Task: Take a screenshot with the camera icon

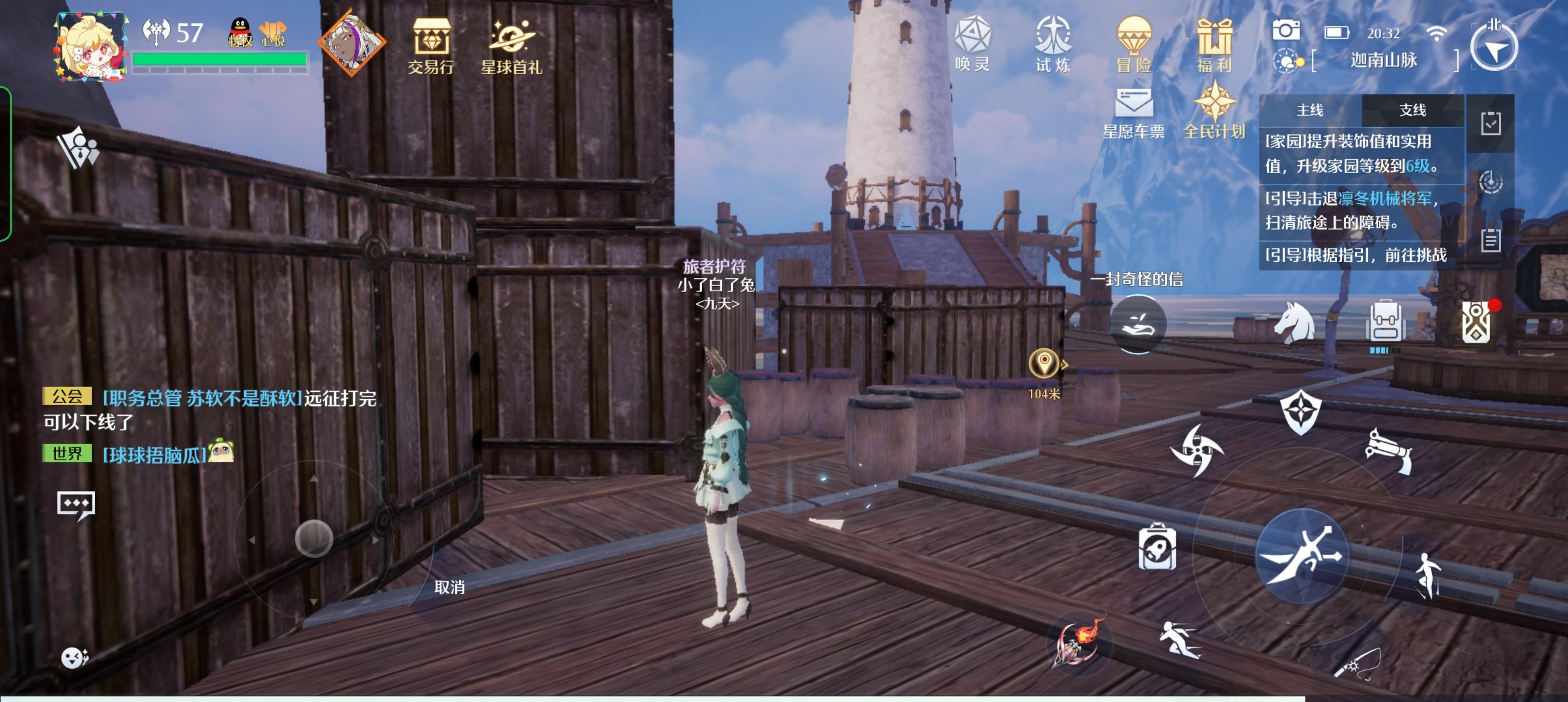Action: point(1286,30)
